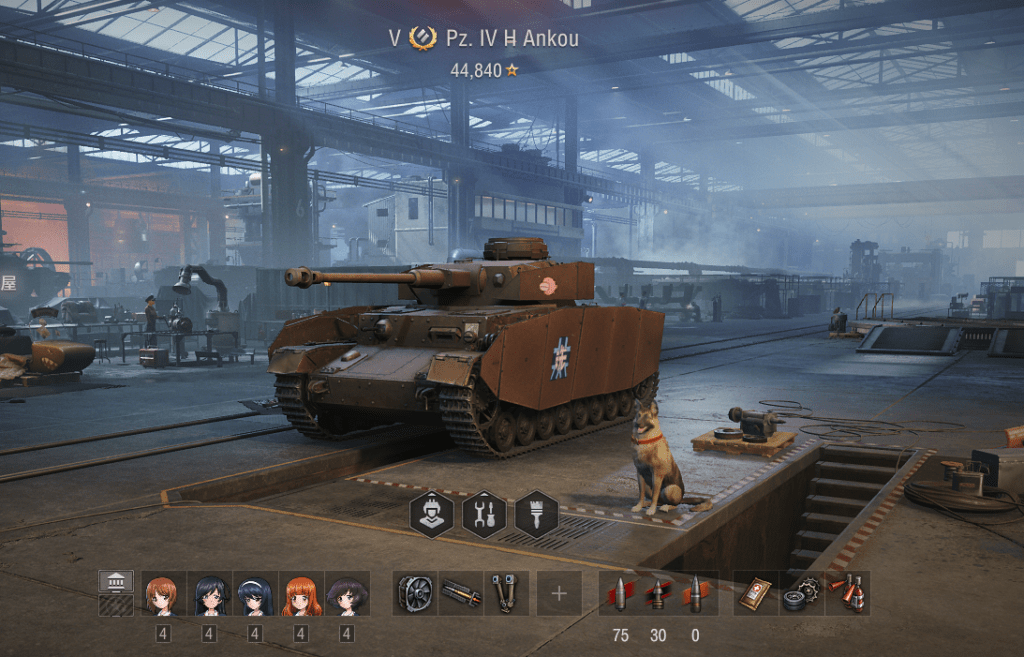Open the barracks building icon
This screenshot has height=657, width=1024.
116,581
